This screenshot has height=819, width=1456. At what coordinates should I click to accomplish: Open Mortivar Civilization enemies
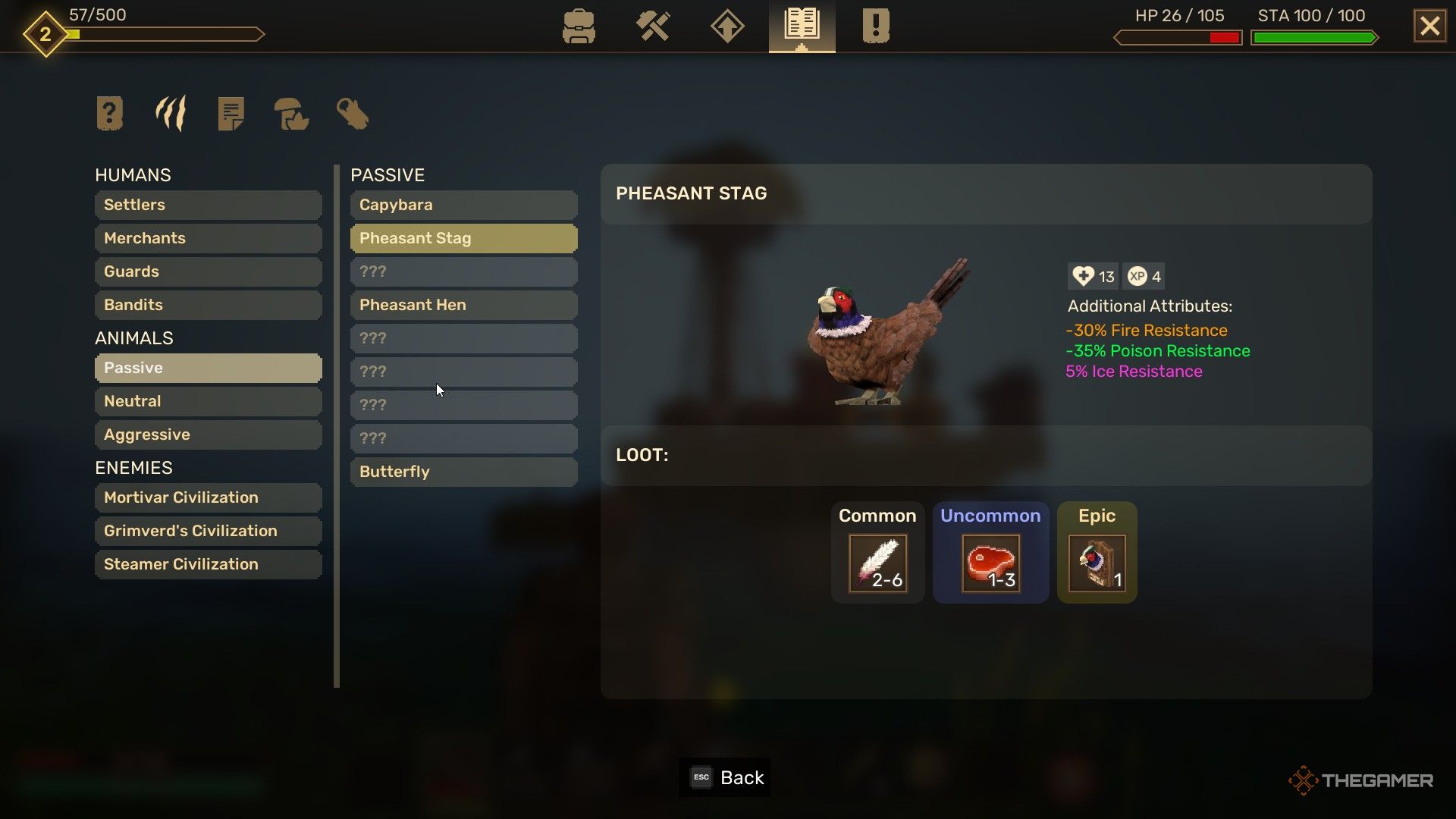point(208,497)
